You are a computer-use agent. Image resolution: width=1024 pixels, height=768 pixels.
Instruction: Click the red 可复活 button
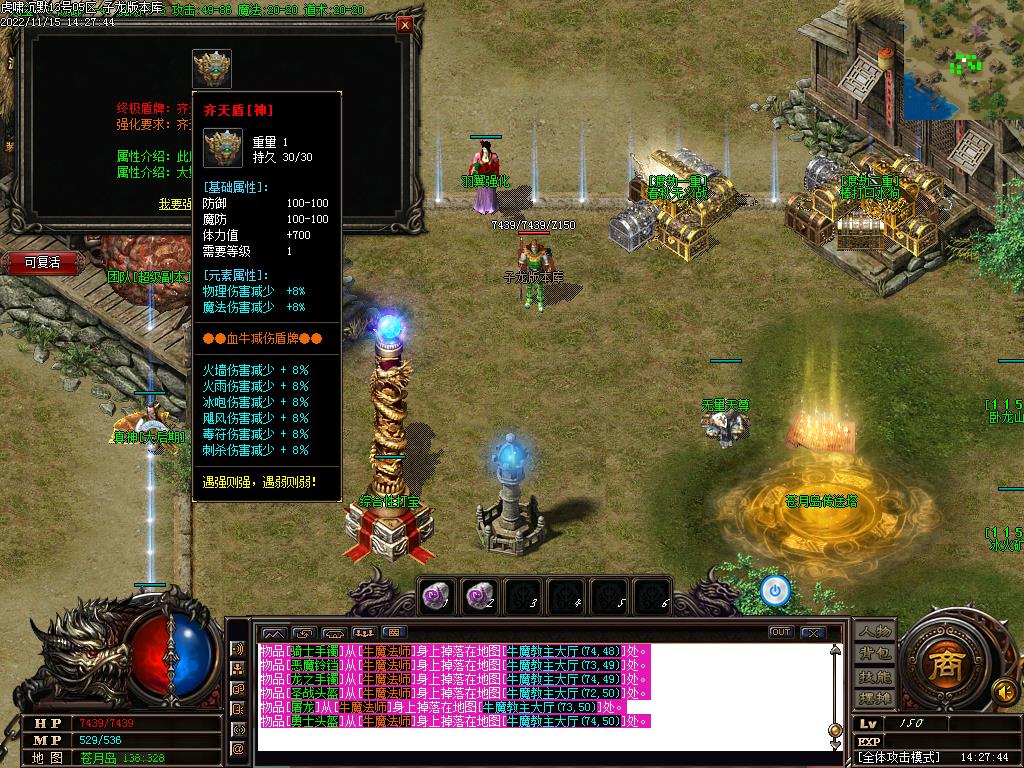(42, 262)
